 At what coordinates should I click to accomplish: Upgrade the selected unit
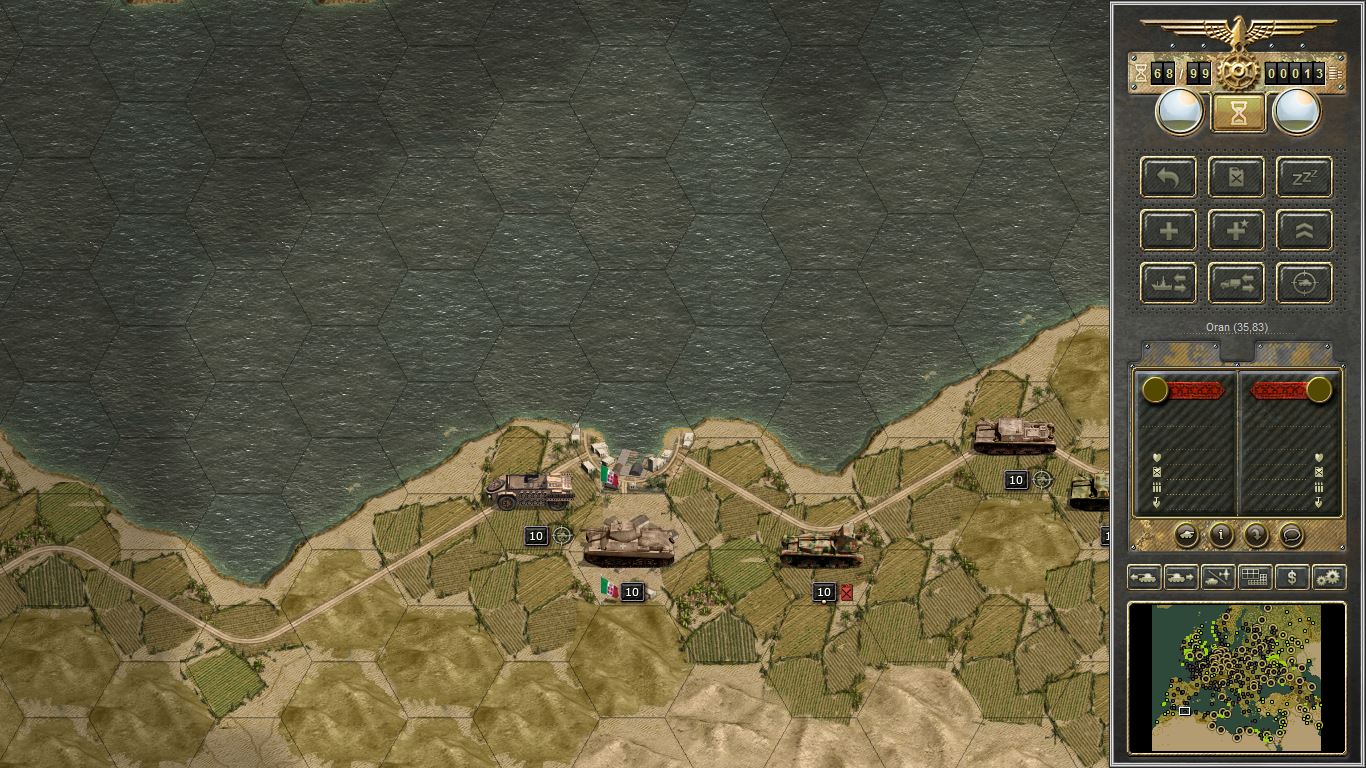pyautogui.click(x=1303, y=230)
